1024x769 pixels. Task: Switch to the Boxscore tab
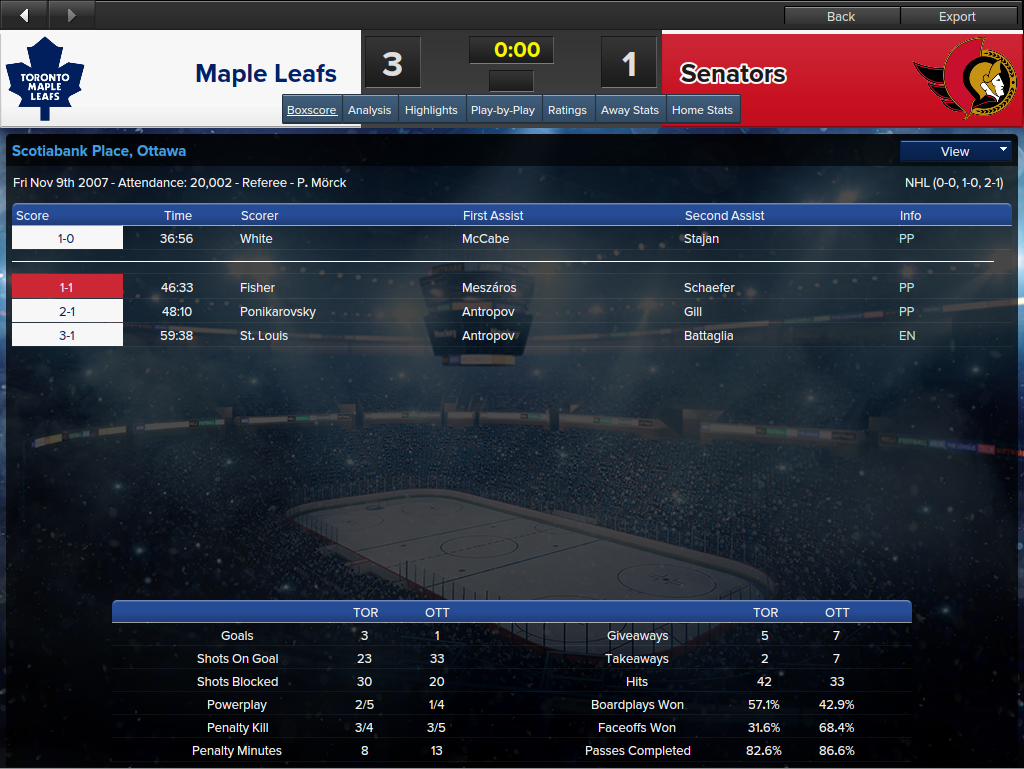coord(312,110)
